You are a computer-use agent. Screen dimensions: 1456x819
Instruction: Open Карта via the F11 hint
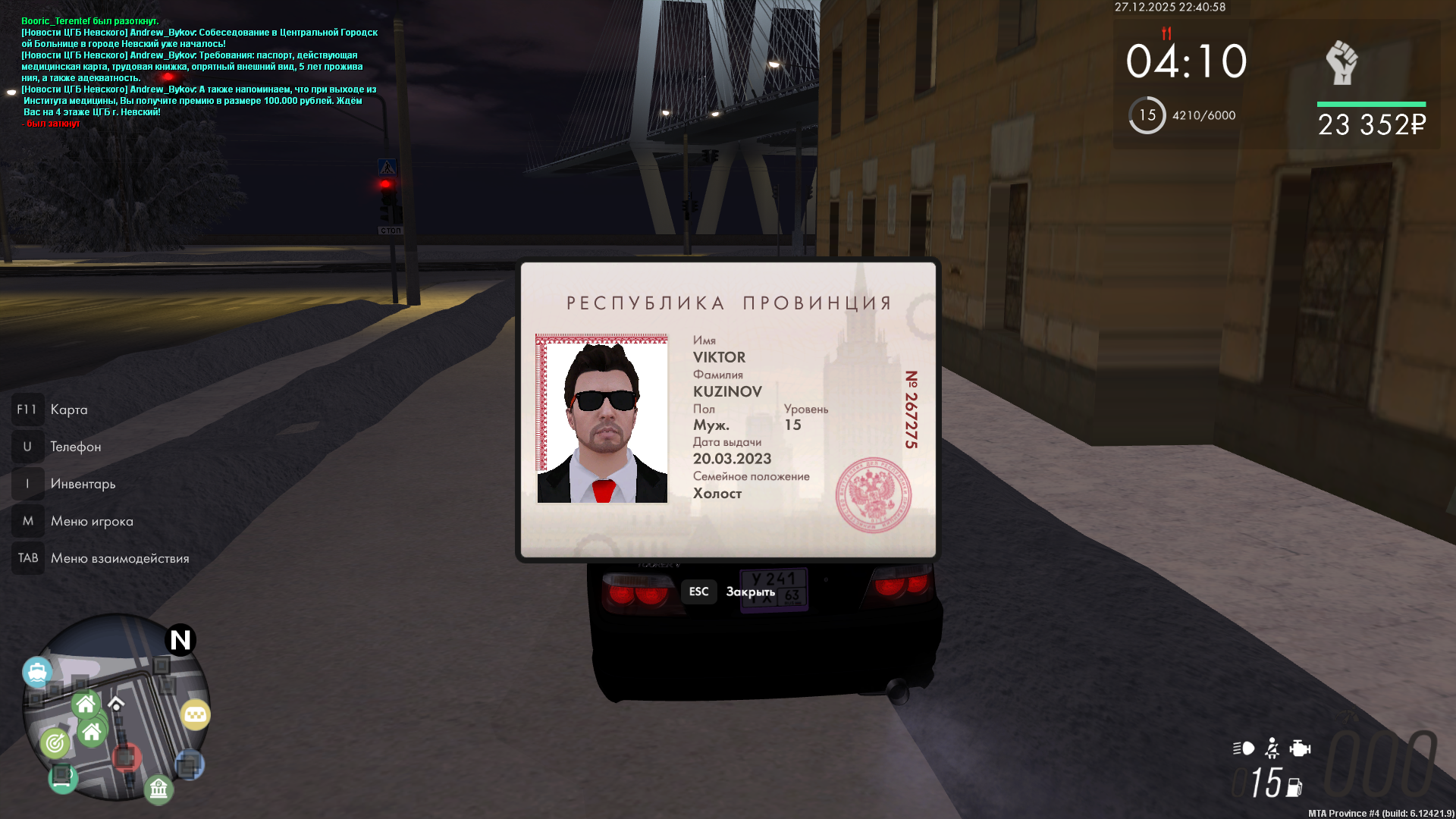(x=67, y=409)
